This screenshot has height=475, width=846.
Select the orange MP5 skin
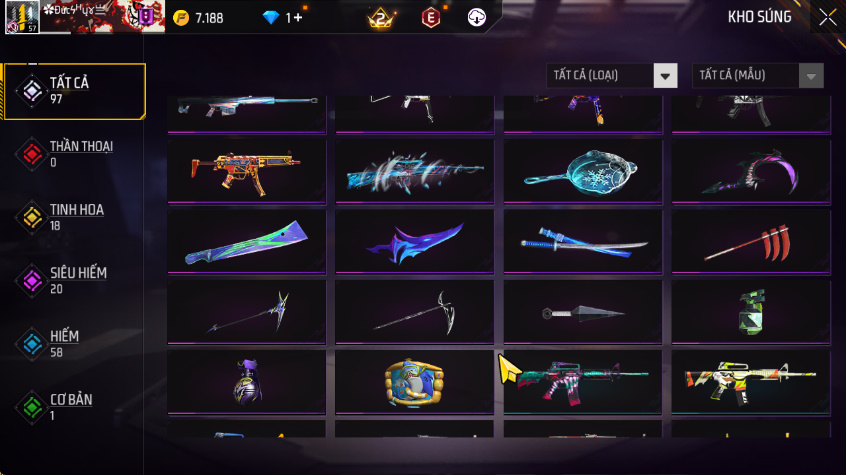pyautogui.click(x=246, y=171)
